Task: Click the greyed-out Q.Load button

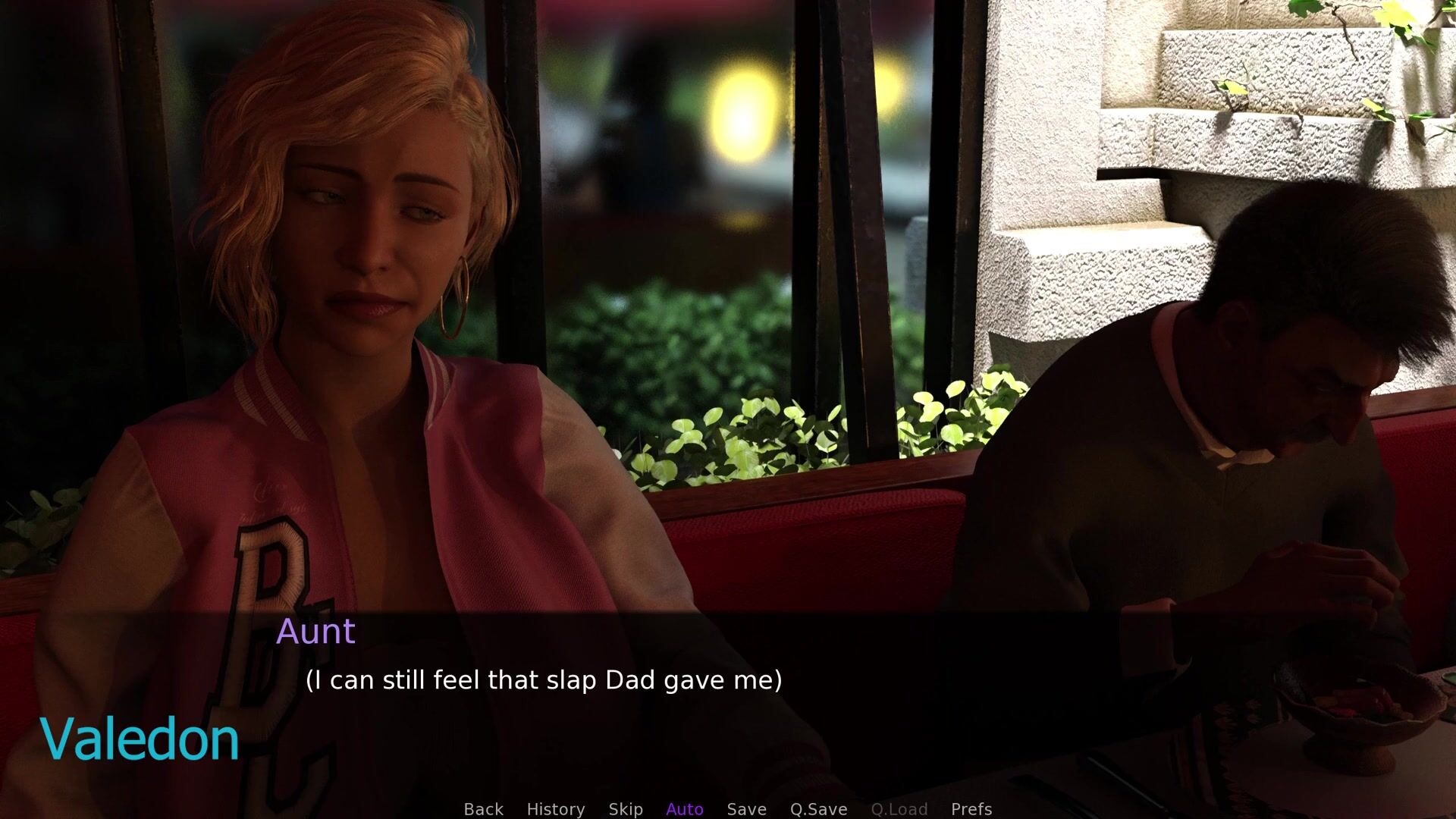Action: pos(899,809)
